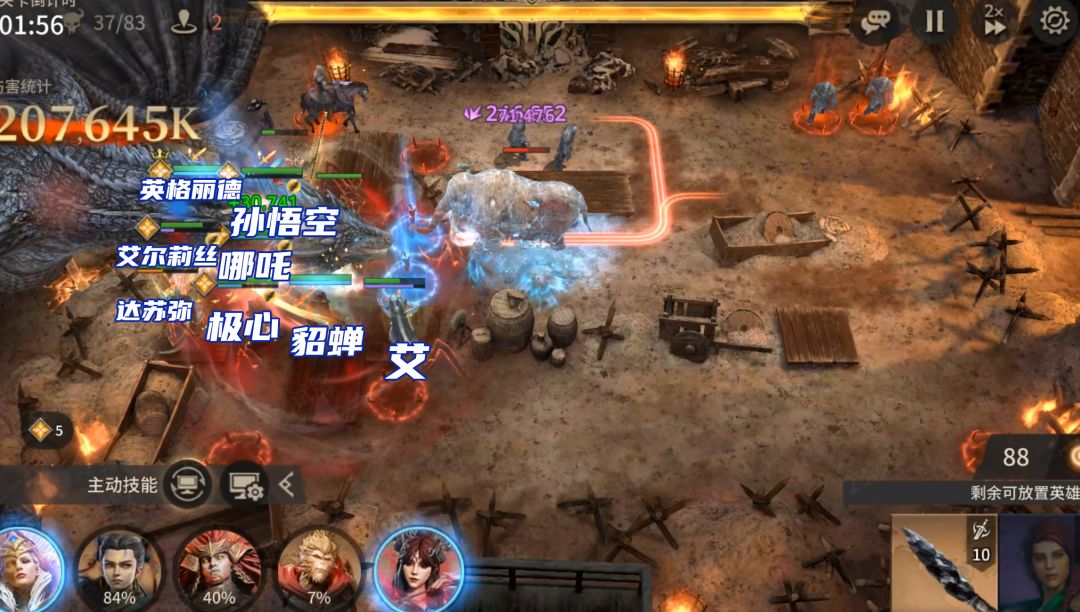1080x612 pixels.
Task: Select the Monkey King portrait at 7%
Action: tap(319, 568)
